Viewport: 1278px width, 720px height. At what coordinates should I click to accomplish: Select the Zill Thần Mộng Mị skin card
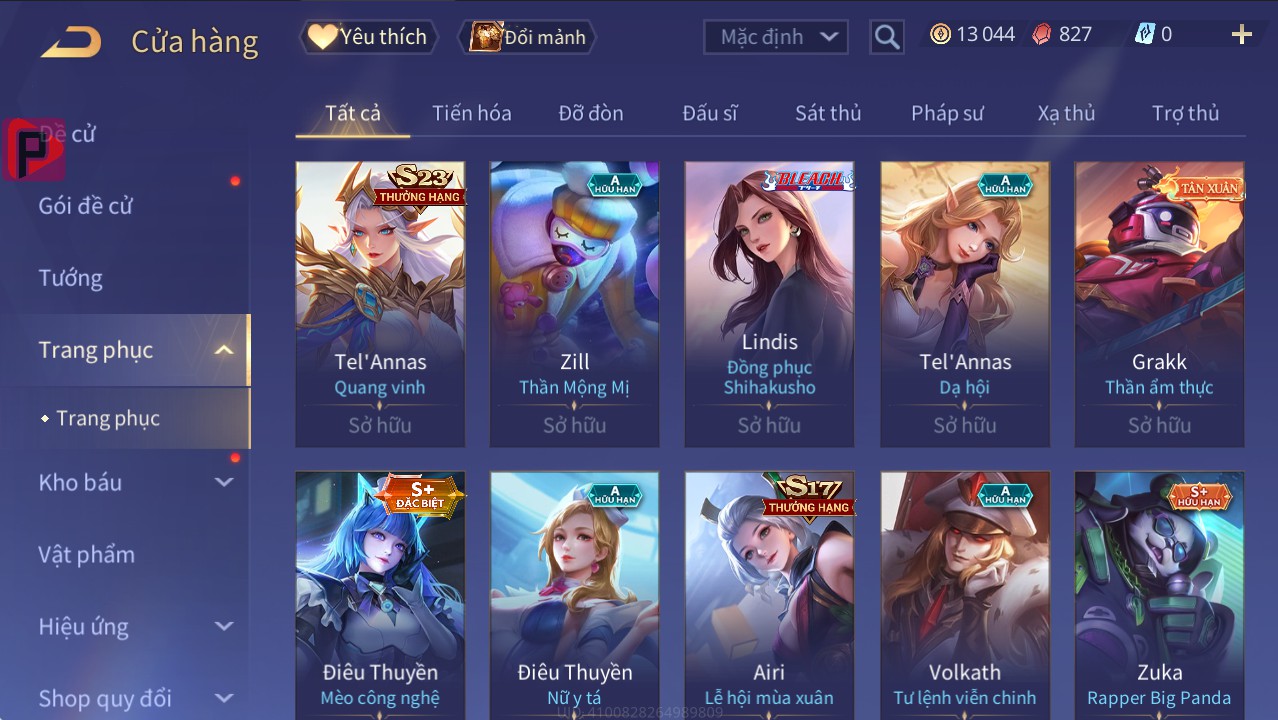click(574, 304)
